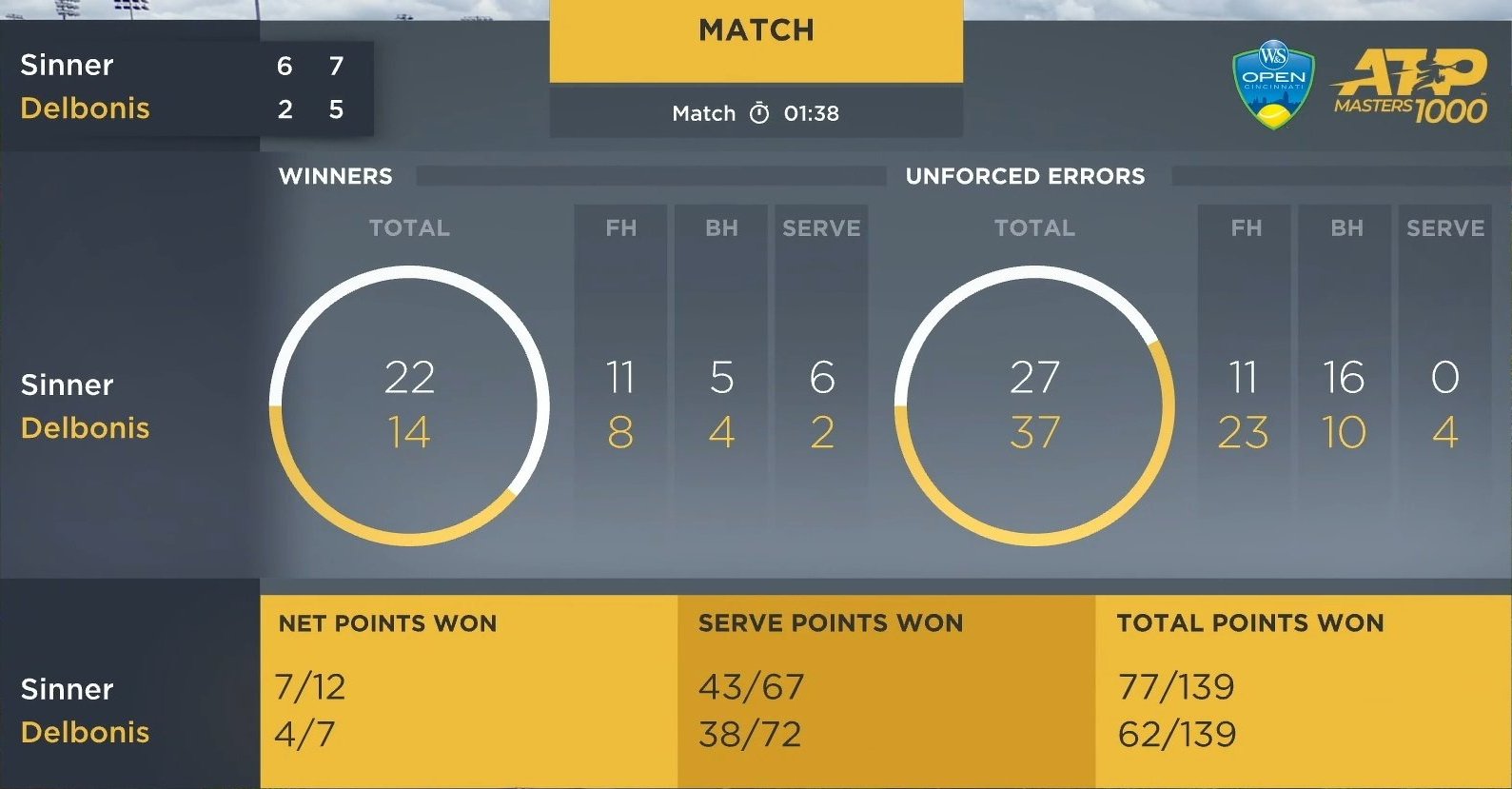The height and width of the screenshot is (789, 1512).
Task: Select the MATCH statistics tab
Action: tap(756, 32)
